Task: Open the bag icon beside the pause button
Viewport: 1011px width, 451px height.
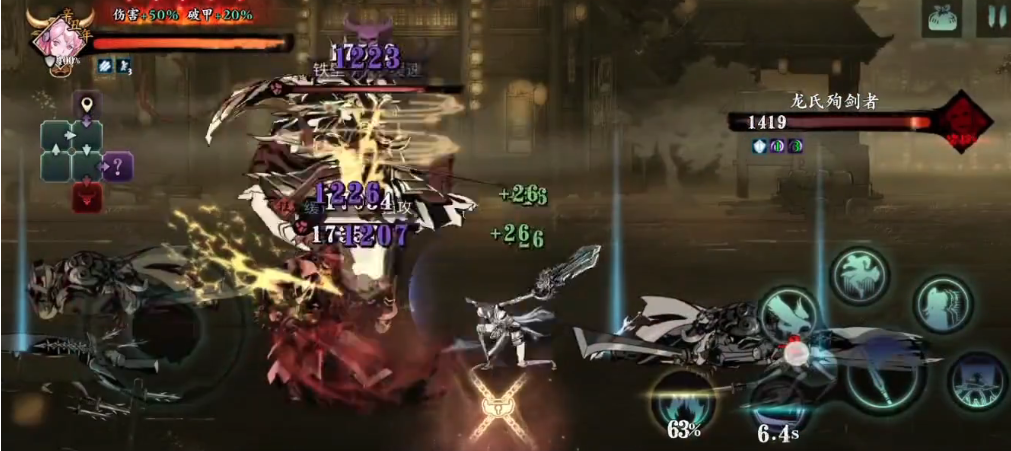Action: point(942,19)
